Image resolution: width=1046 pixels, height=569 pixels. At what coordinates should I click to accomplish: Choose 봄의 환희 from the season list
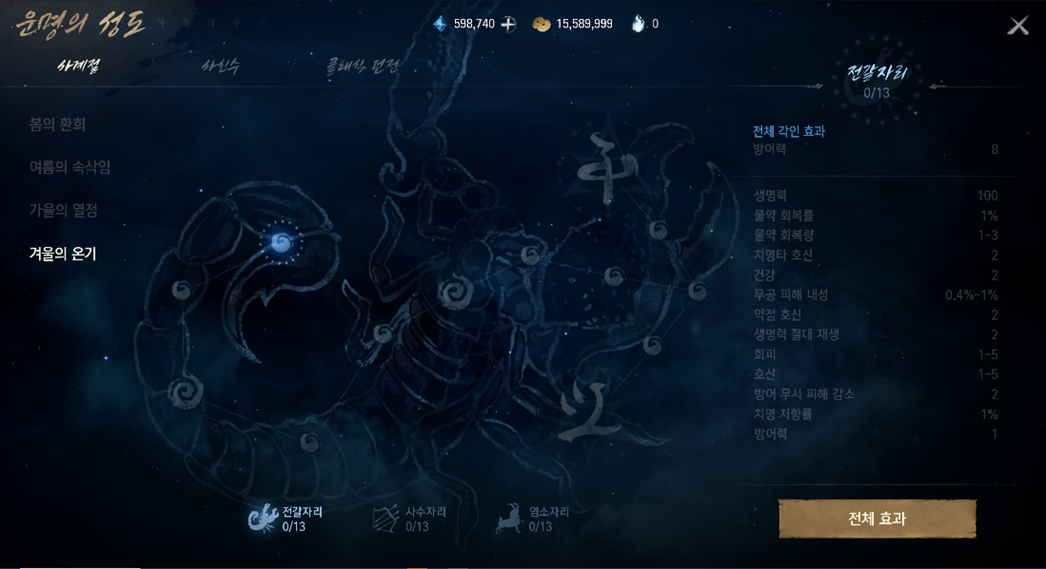(x=57, y=124)
